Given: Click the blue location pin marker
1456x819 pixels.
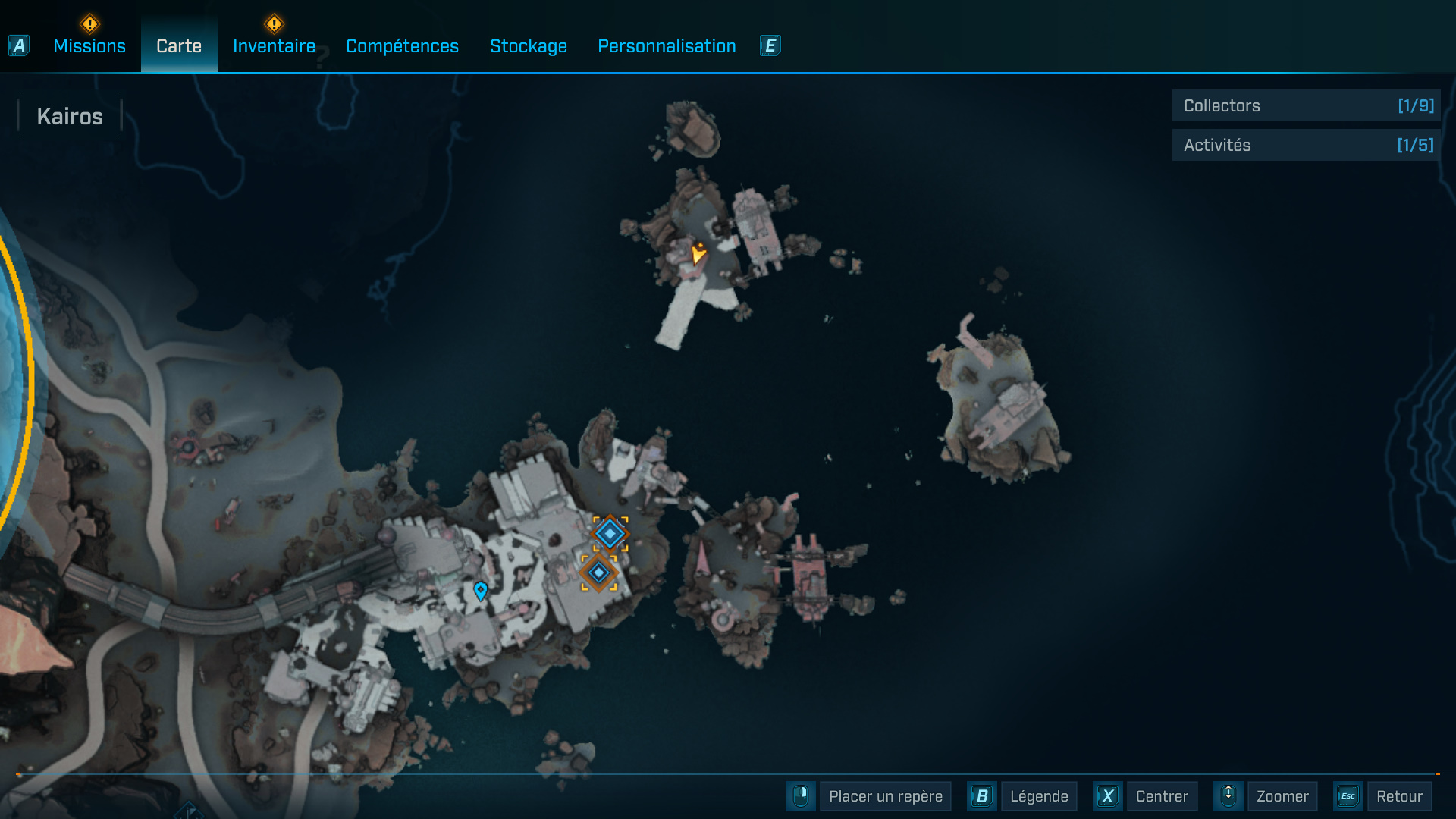Looking at the screenshot, I should [480, 590].
